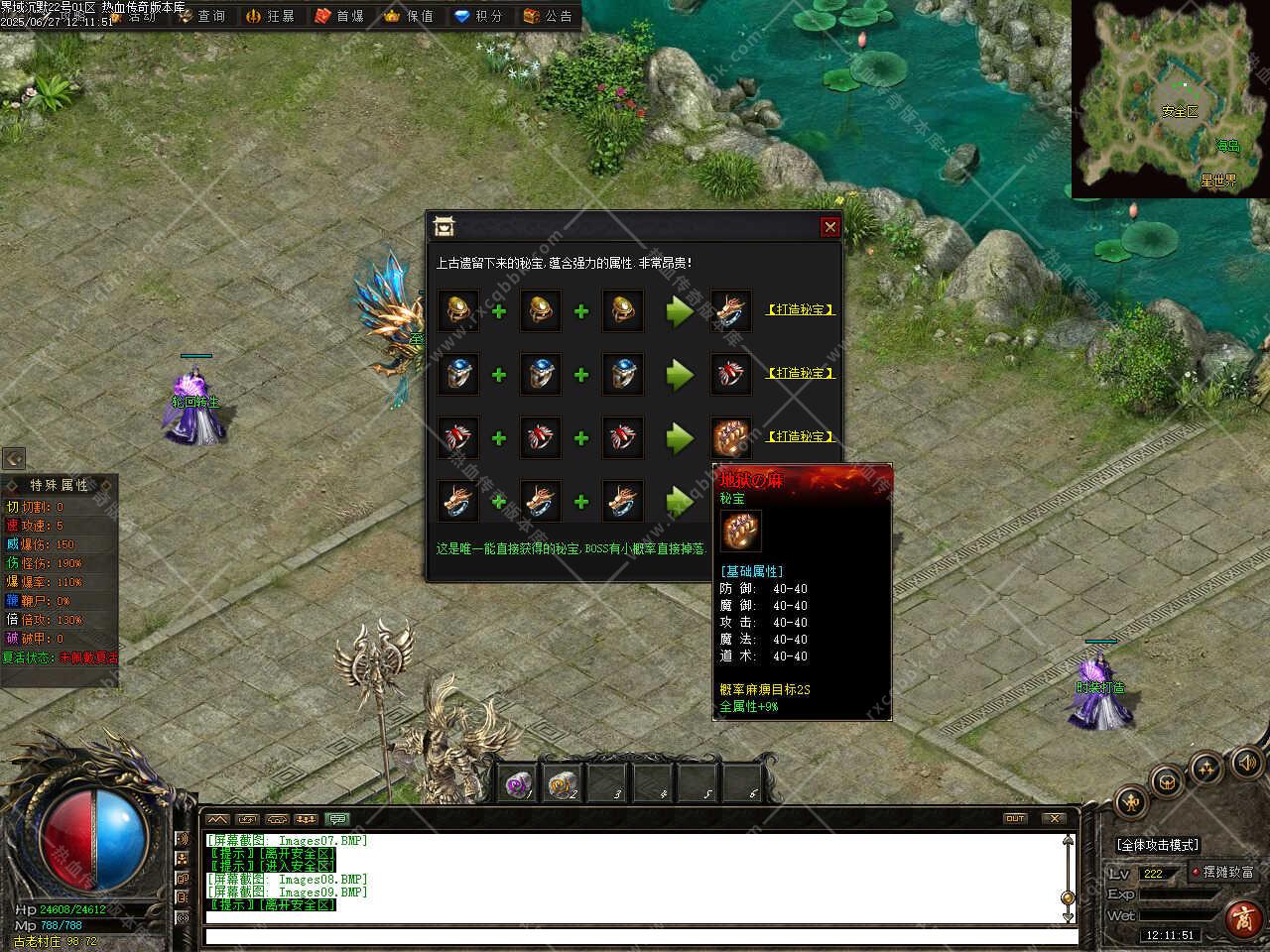This screenshot has width=1270, height=952.
Task: Open the 狂暴 berserk menu
Action: tap(270, 16)
